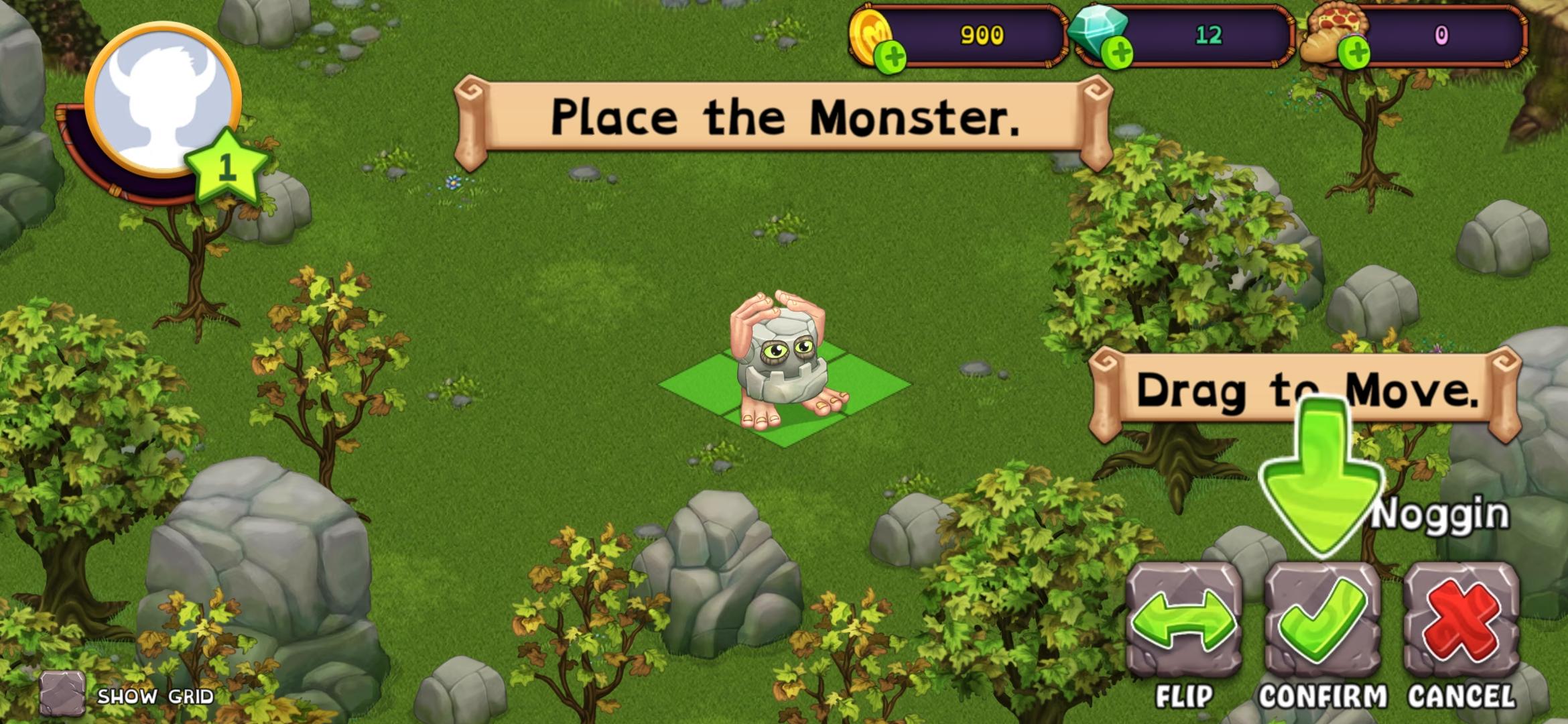1568x724 pixels.
Task: Buy more diamonds with the plus button
Action: click(x=1117, y=54)
